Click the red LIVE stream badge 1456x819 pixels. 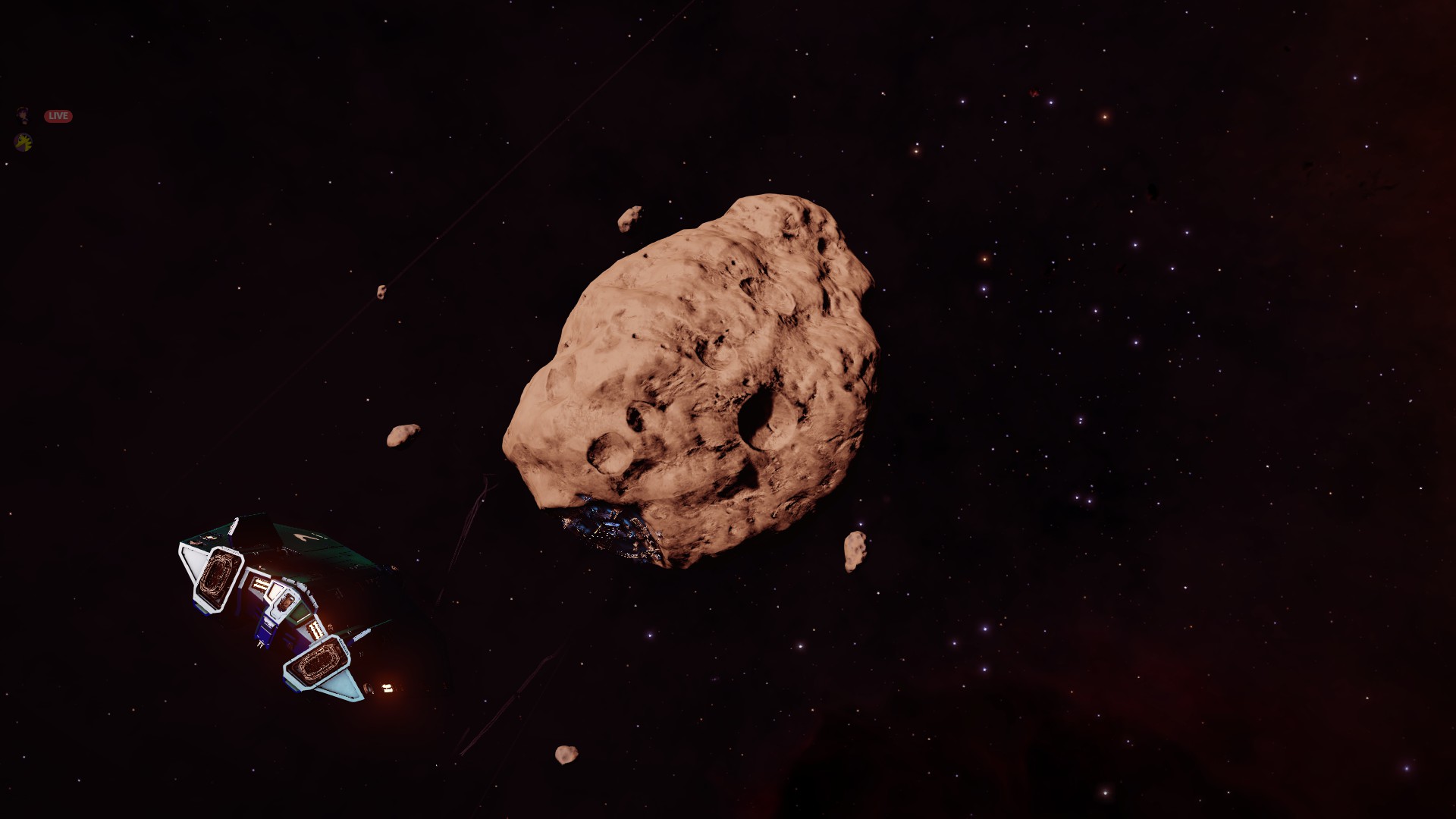click(58, 116)
